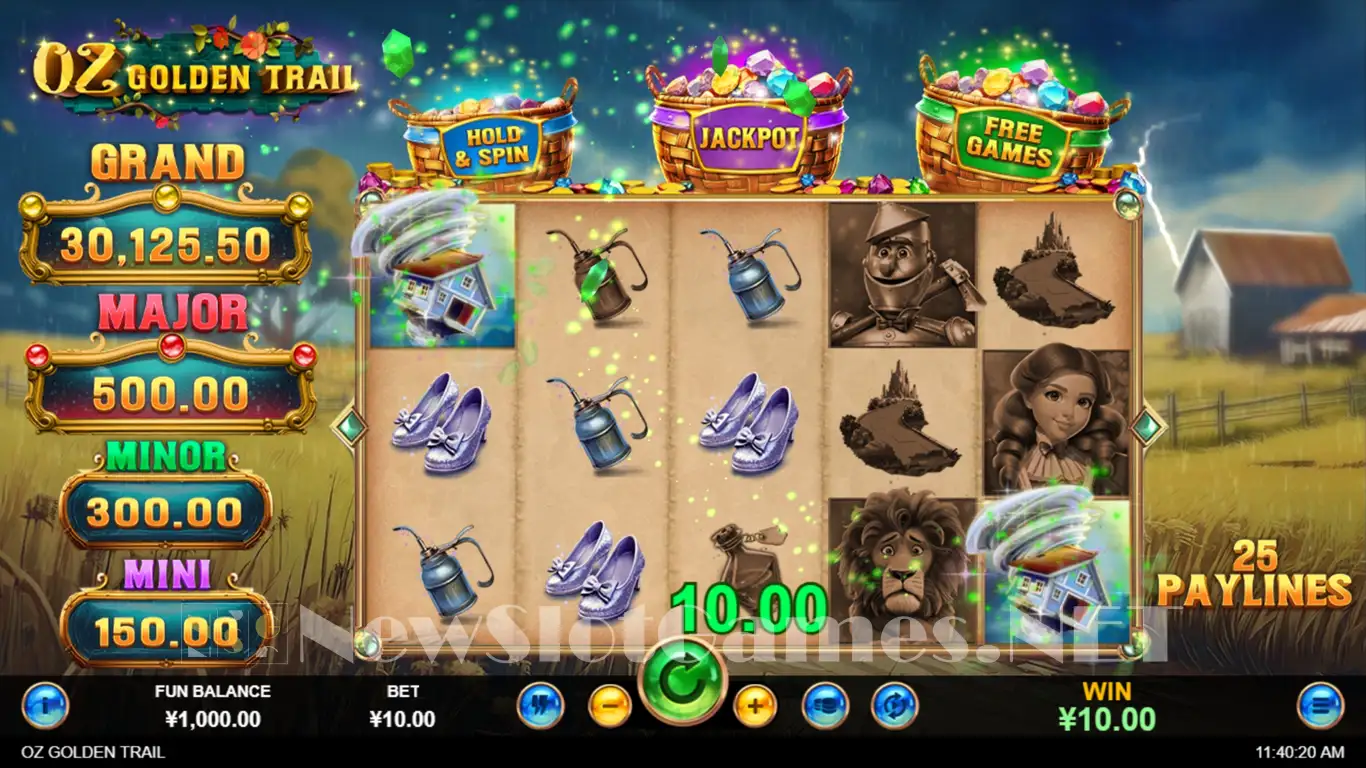Increase the bet with the plus button
Viewport: 1366px width, 768px height.
[x=755, y=706]
